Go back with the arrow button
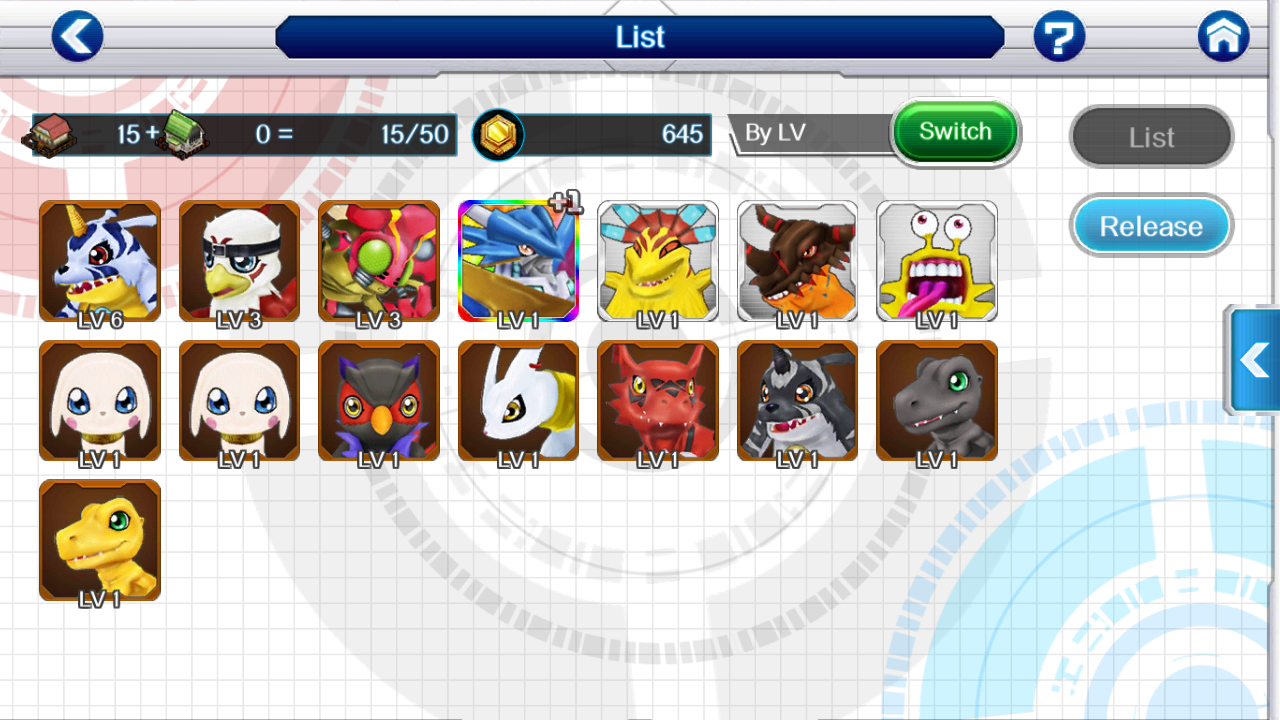The image size is (1280, 720). point(77,37)
